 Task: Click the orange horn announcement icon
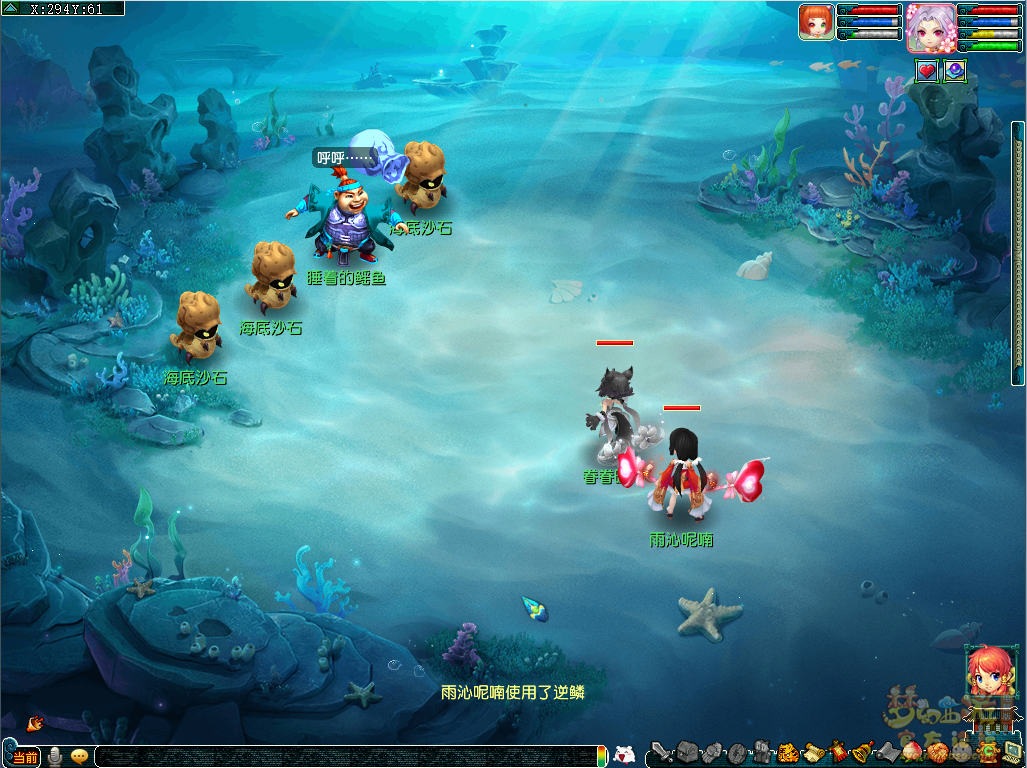point(35,722)
